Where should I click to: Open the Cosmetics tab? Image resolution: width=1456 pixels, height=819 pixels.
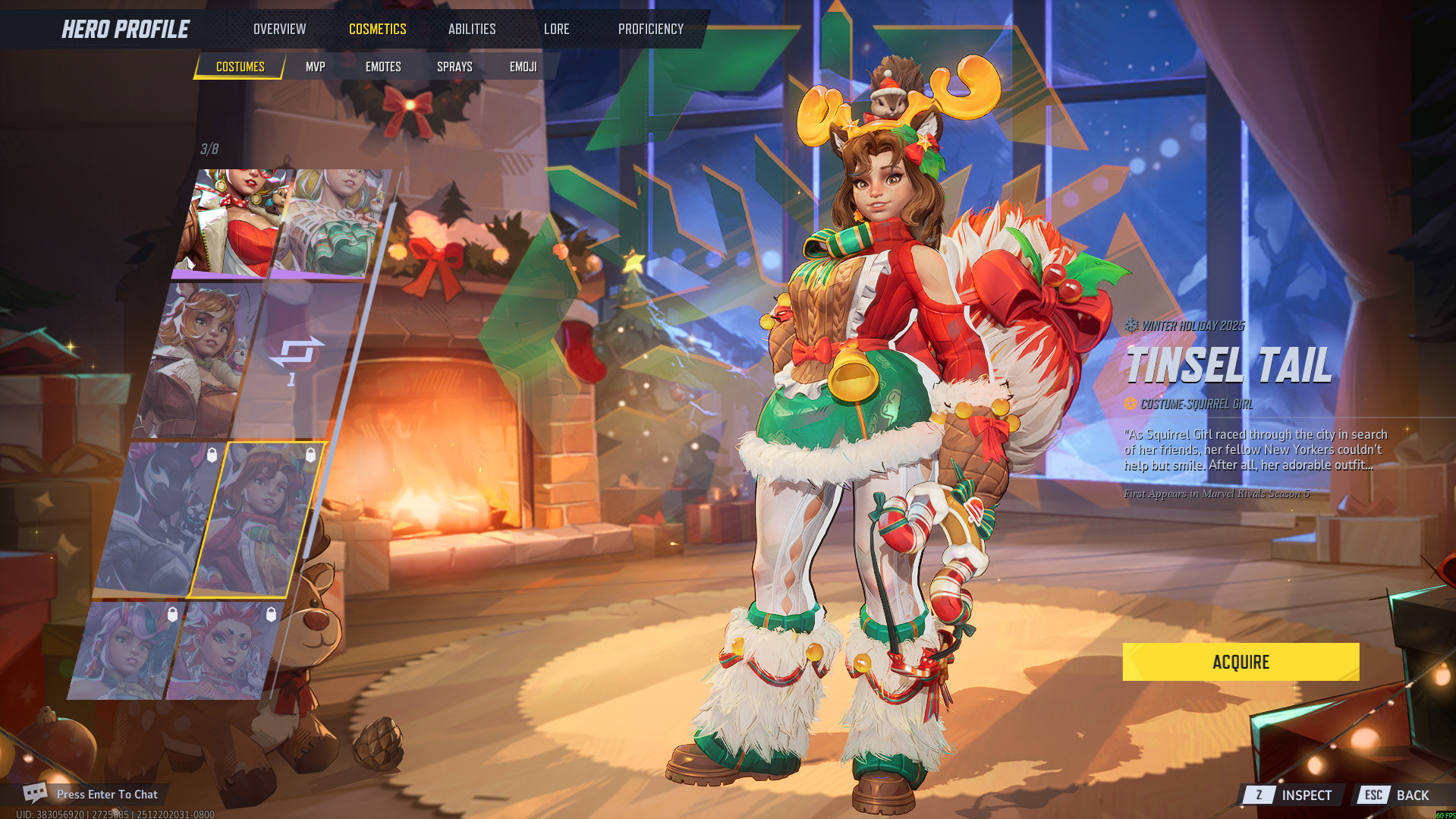point(377,29)
